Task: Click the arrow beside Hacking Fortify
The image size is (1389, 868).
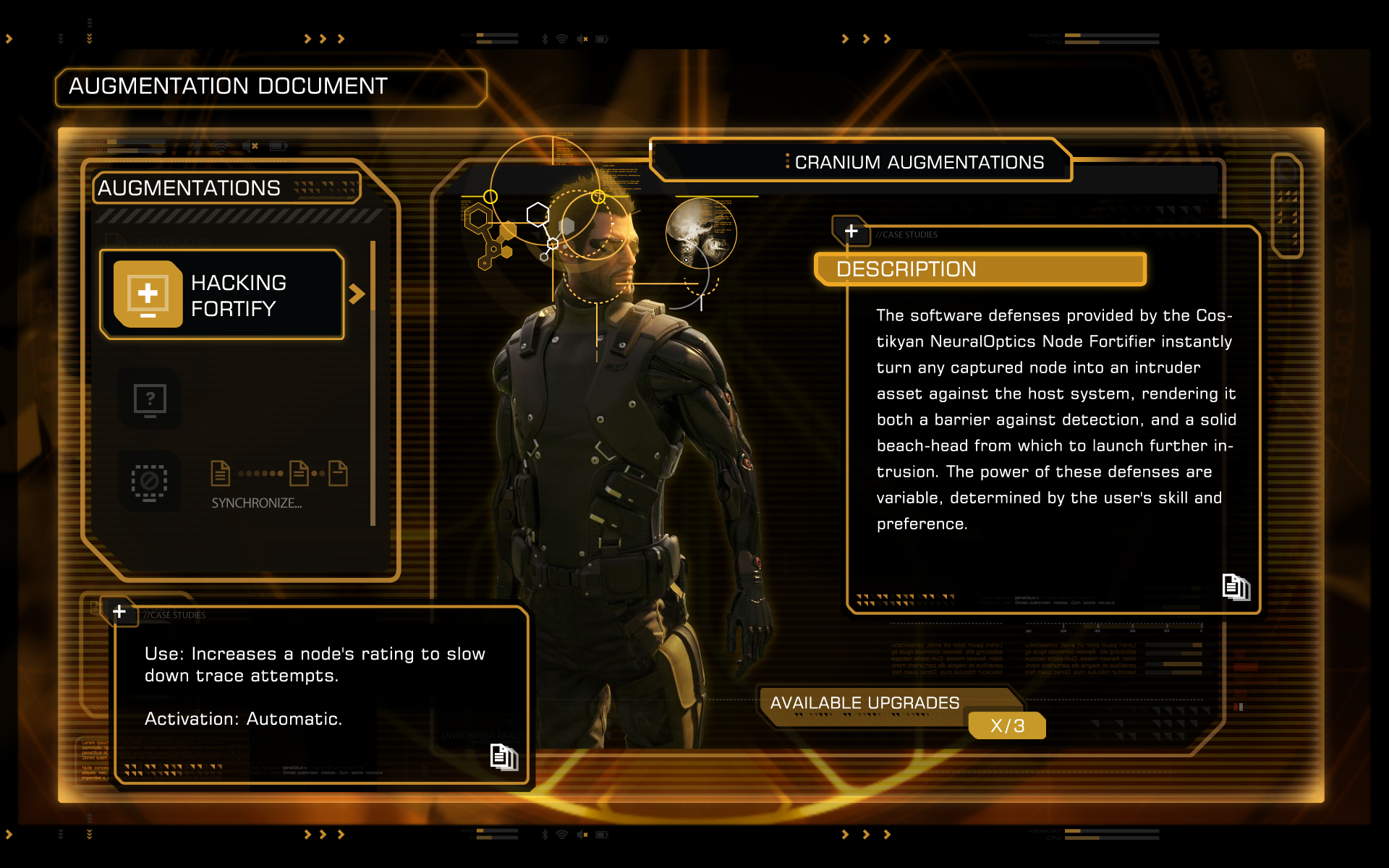Action: tap(357, 294)
